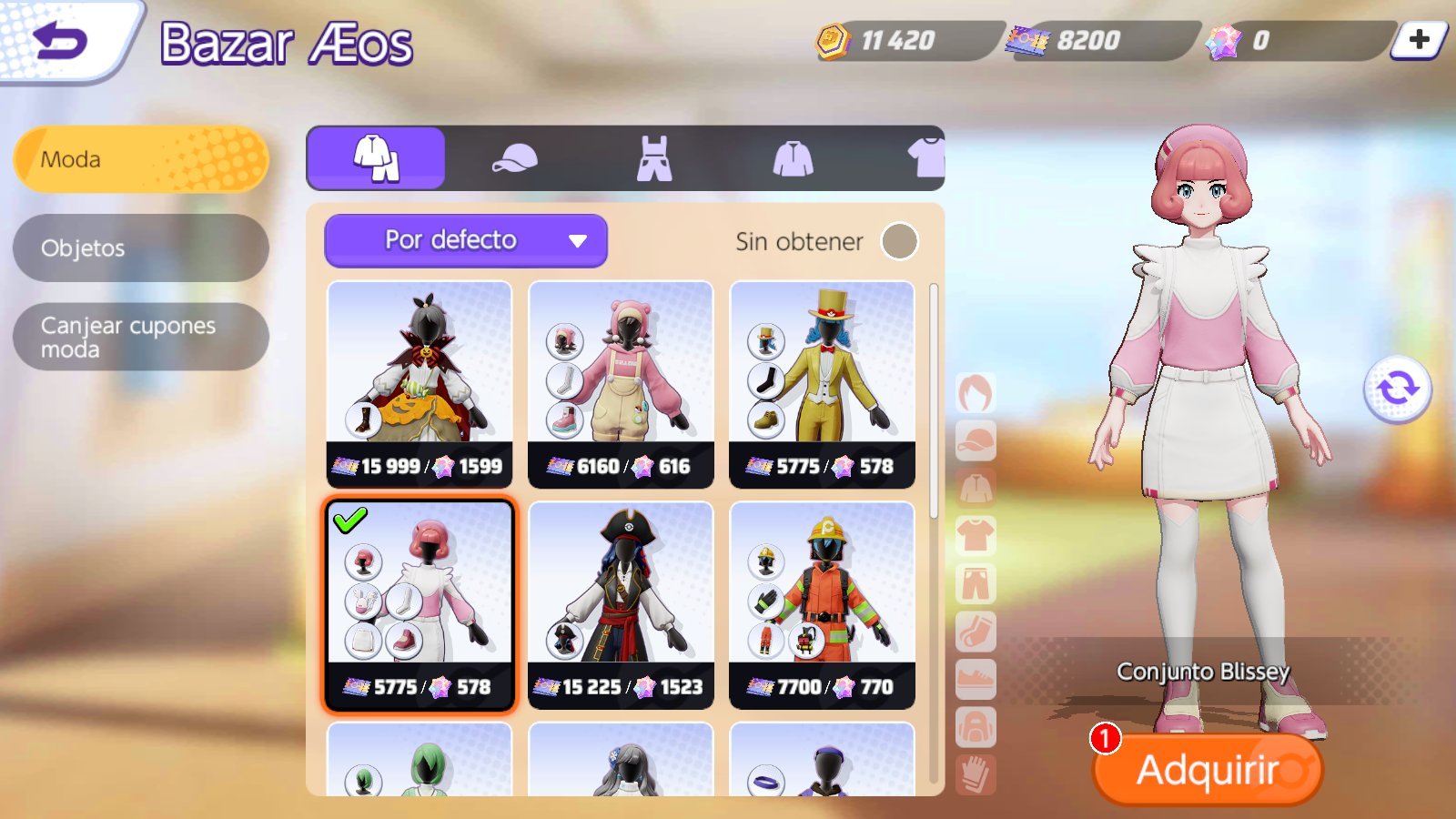Add more gems with the plus button
Screen dimensions: 1456x819
click(1419, 40)
